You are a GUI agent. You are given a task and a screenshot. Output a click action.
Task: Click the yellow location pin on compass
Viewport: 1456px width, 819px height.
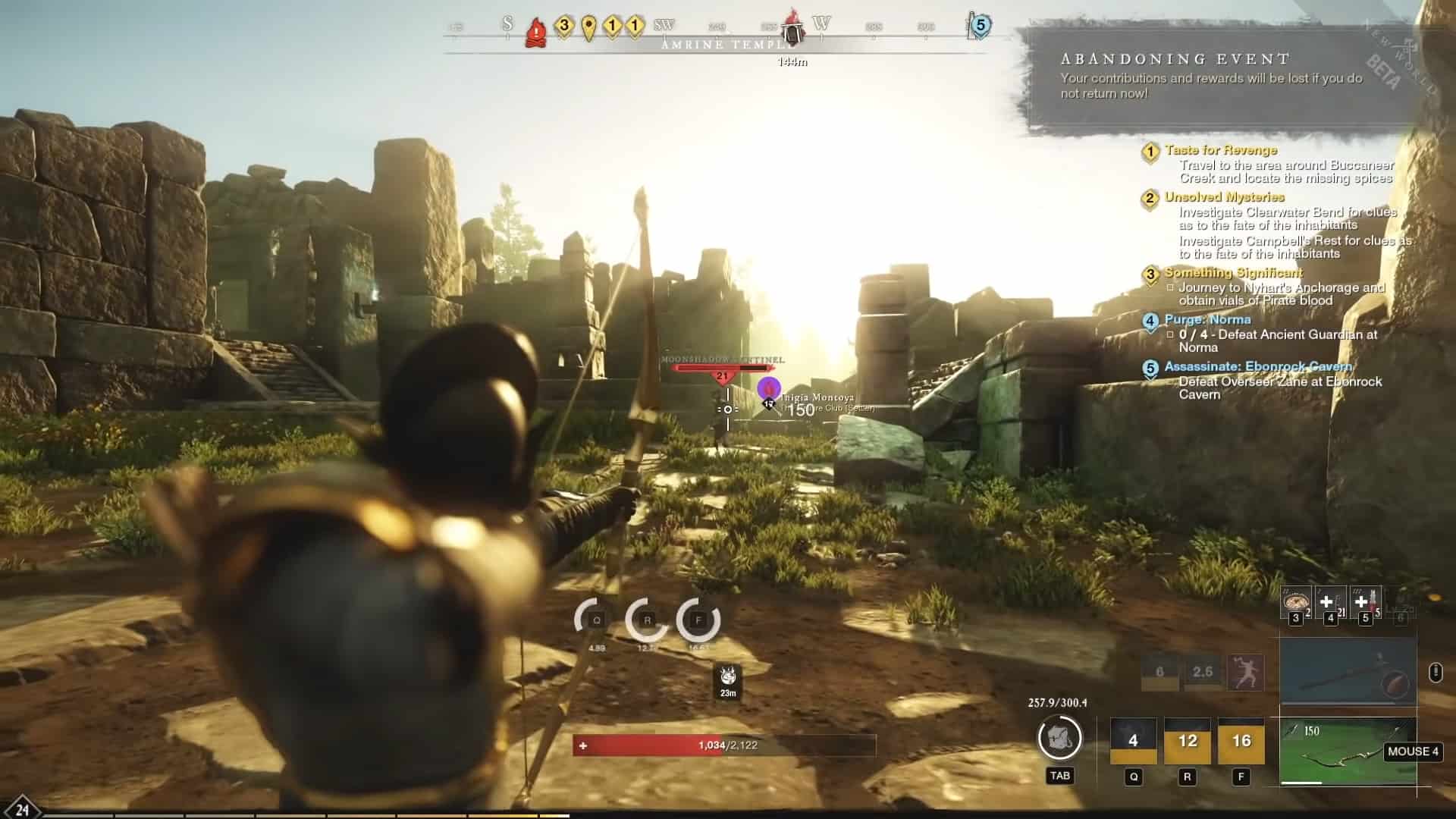tap(588, 28)
